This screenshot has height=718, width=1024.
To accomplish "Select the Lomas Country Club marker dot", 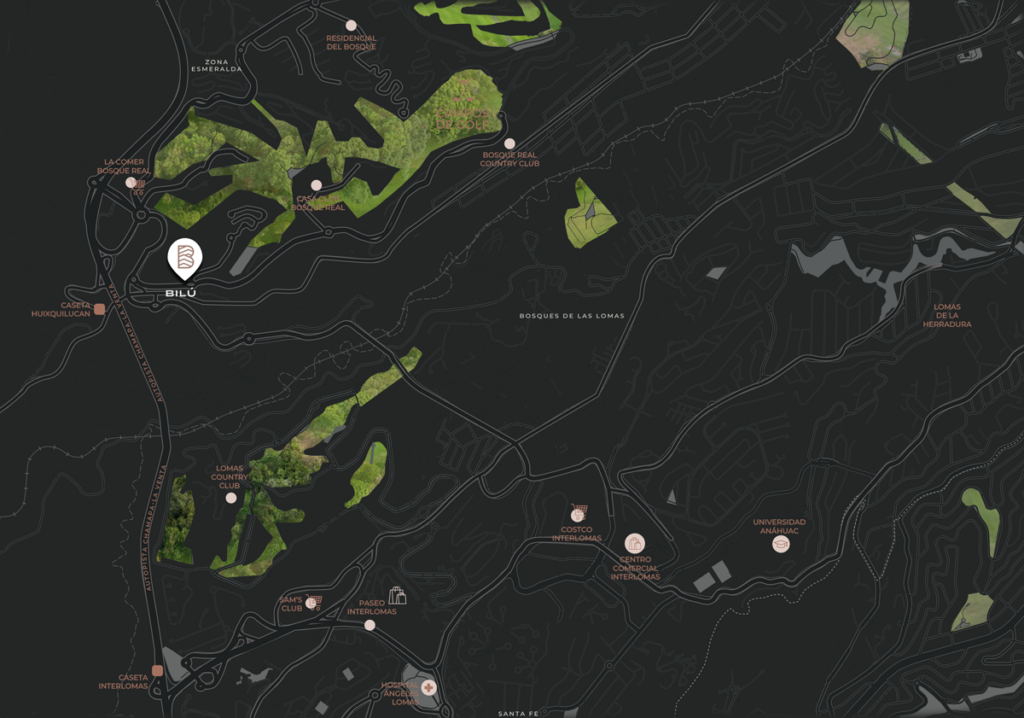I will pyautogui.click(x=231, y=498).
